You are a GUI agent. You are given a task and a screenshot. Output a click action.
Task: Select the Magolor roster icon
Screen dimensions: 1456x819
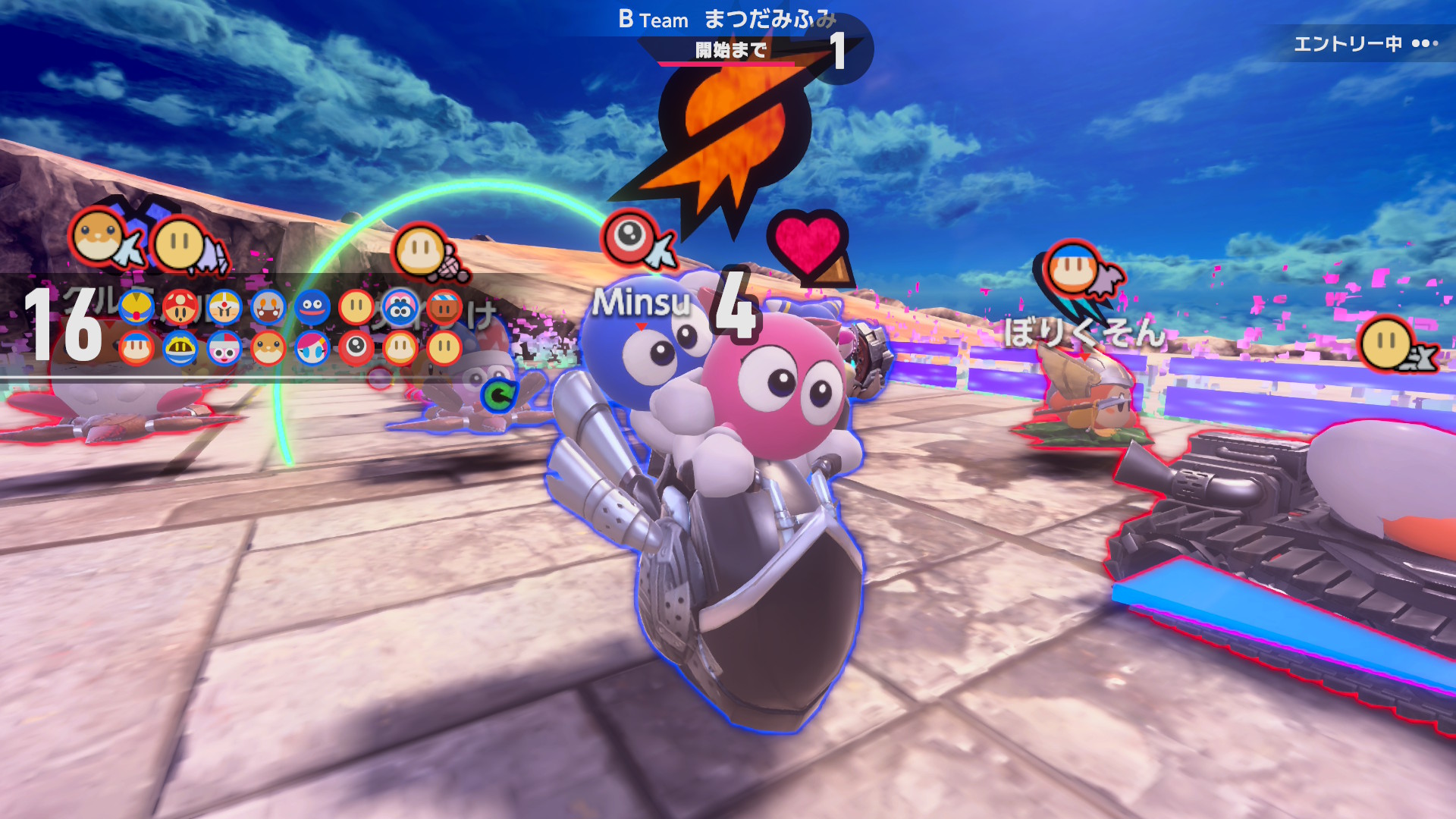pyautogui.click(x=180, y=349)
